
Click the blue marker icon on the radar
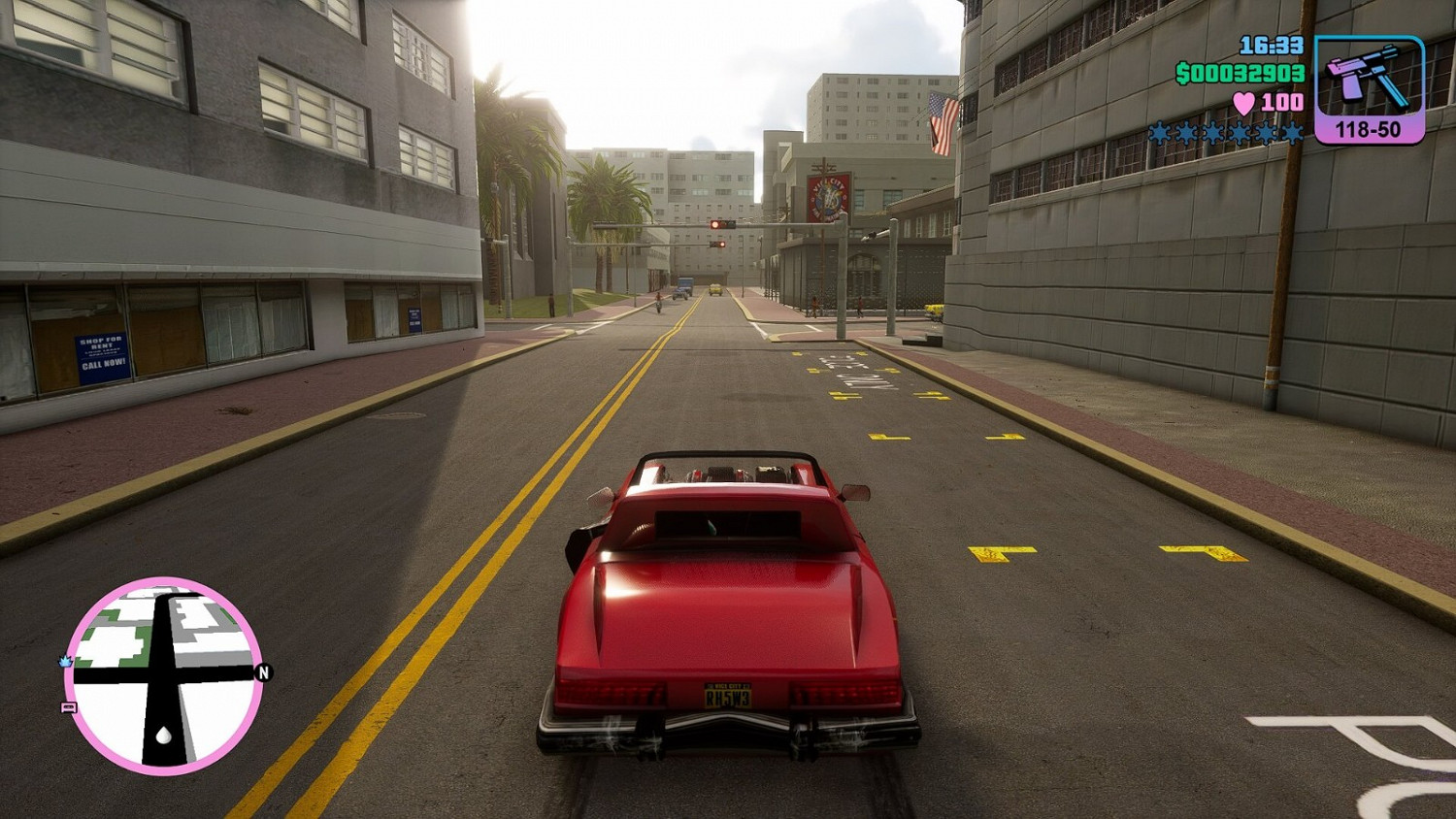[64, 662]
